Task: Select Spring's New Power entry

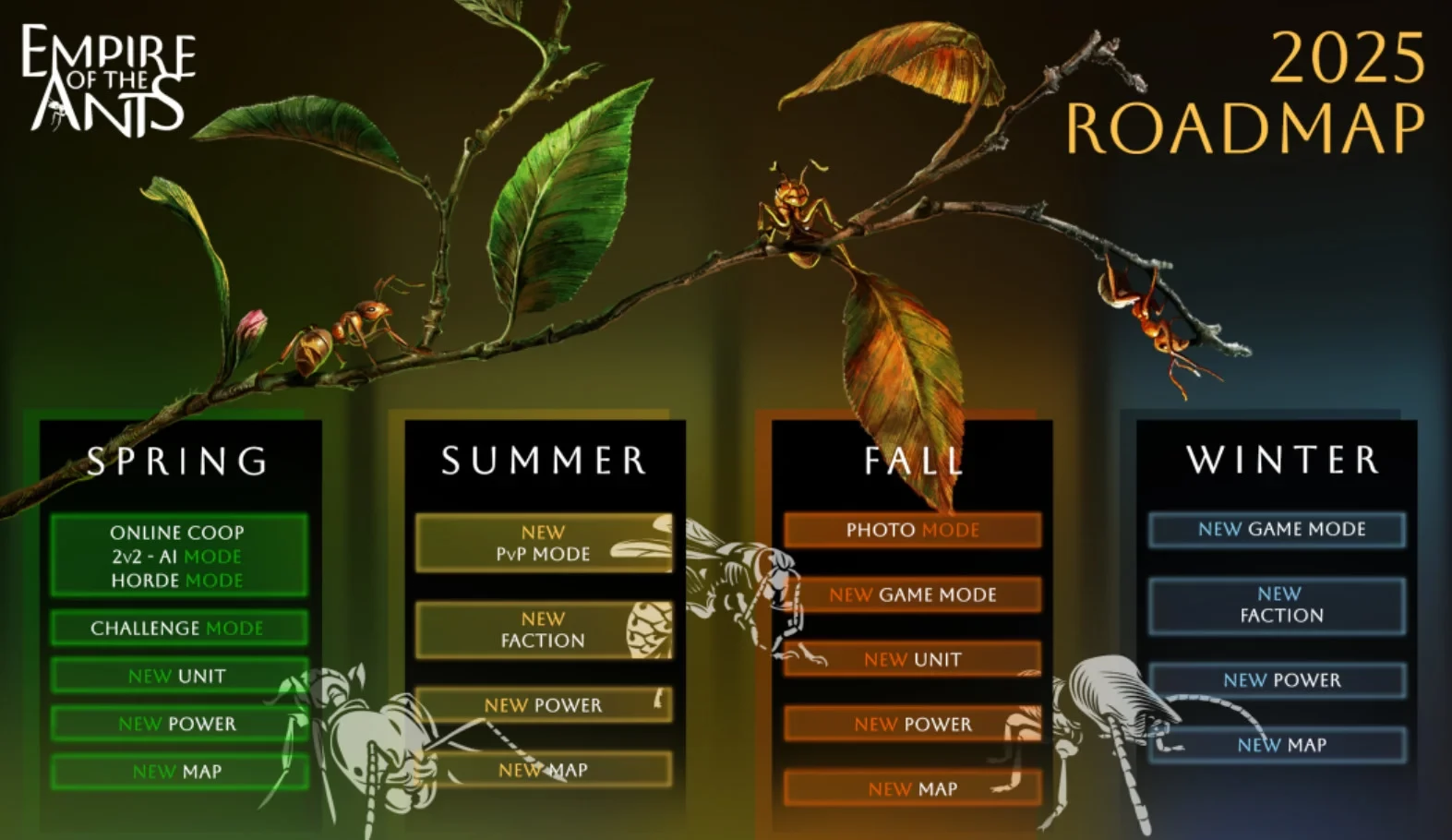Action: tap(177, 724)
